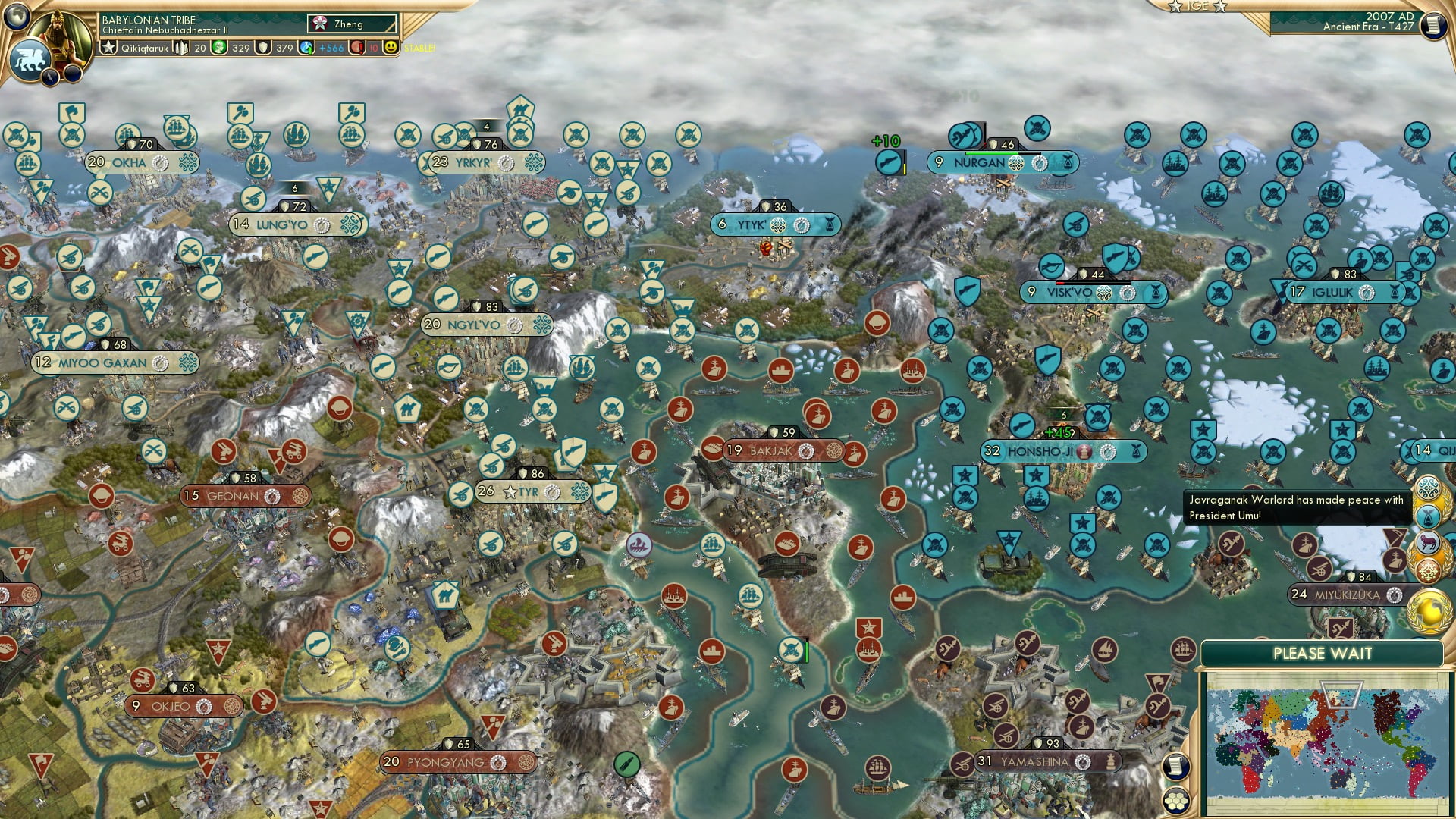Click the red fist resources icon
The height and width of the screenshot is (819, 1456).
coord(359,49)
